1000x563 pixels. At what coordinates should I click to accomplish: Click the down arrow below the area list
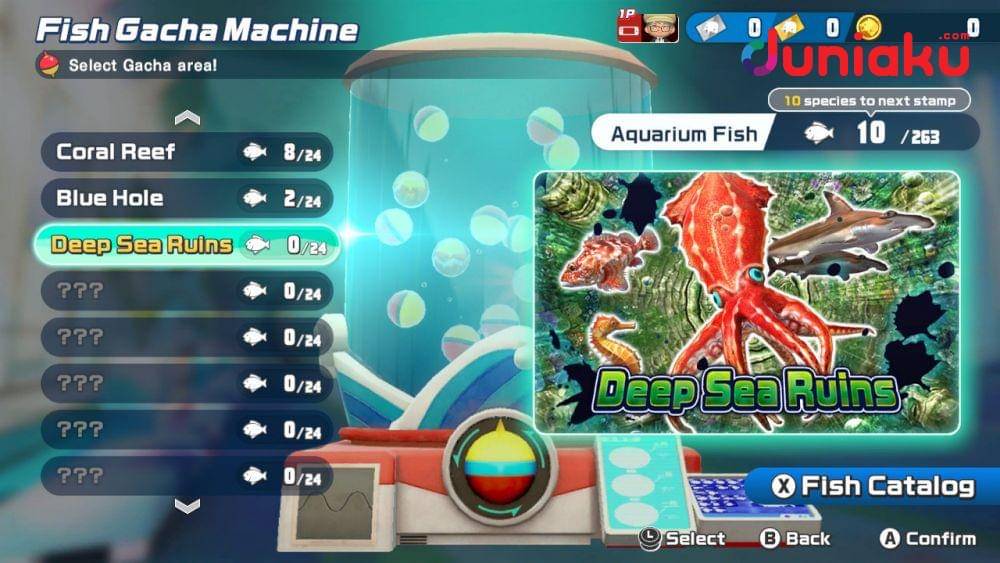pyautogui.click(x=187, y=506)
